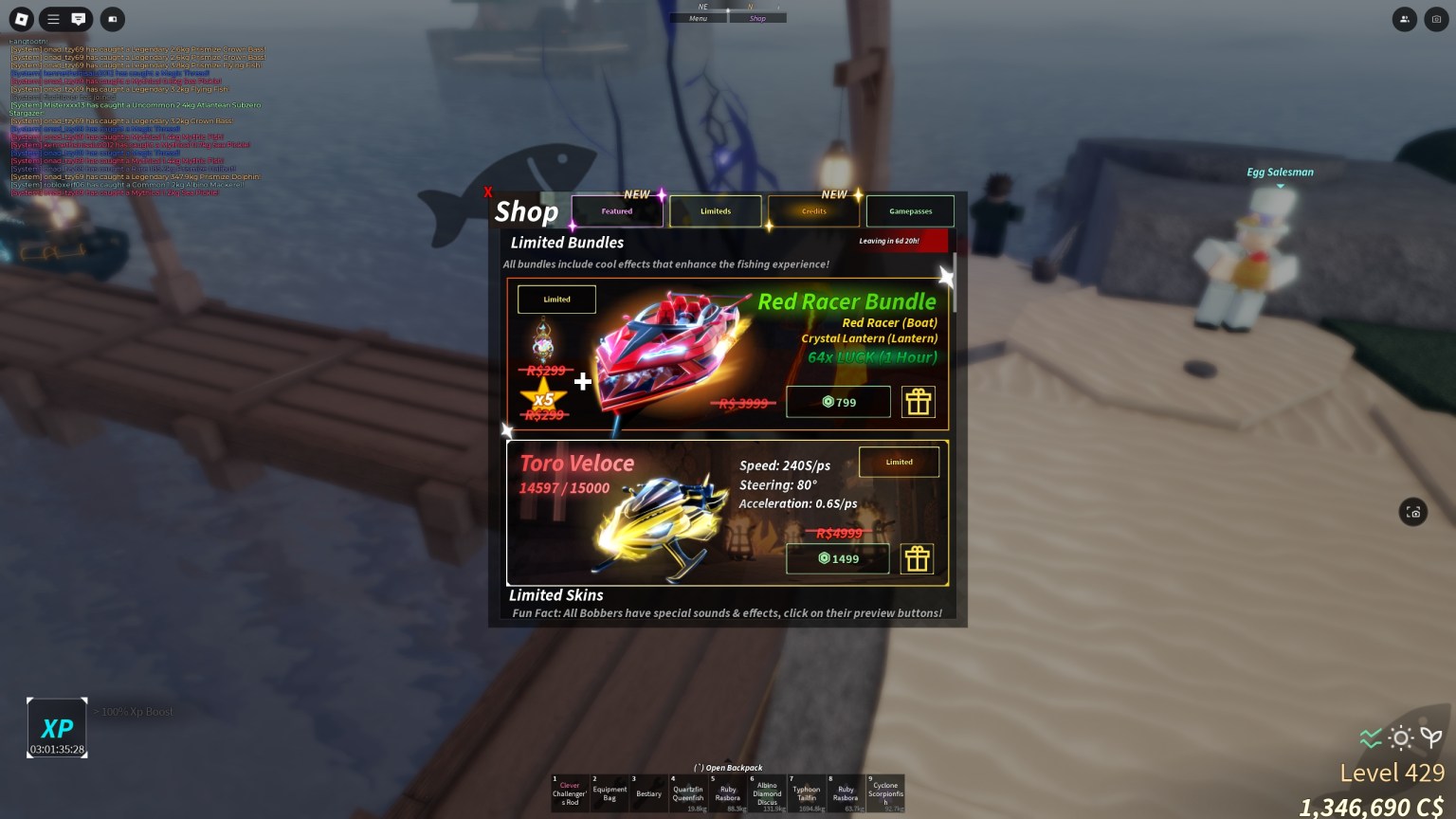This screenshot has height=819, width=1456.
Task: Switch to the Limiteds shop tab
Action: tap(716, 210)
